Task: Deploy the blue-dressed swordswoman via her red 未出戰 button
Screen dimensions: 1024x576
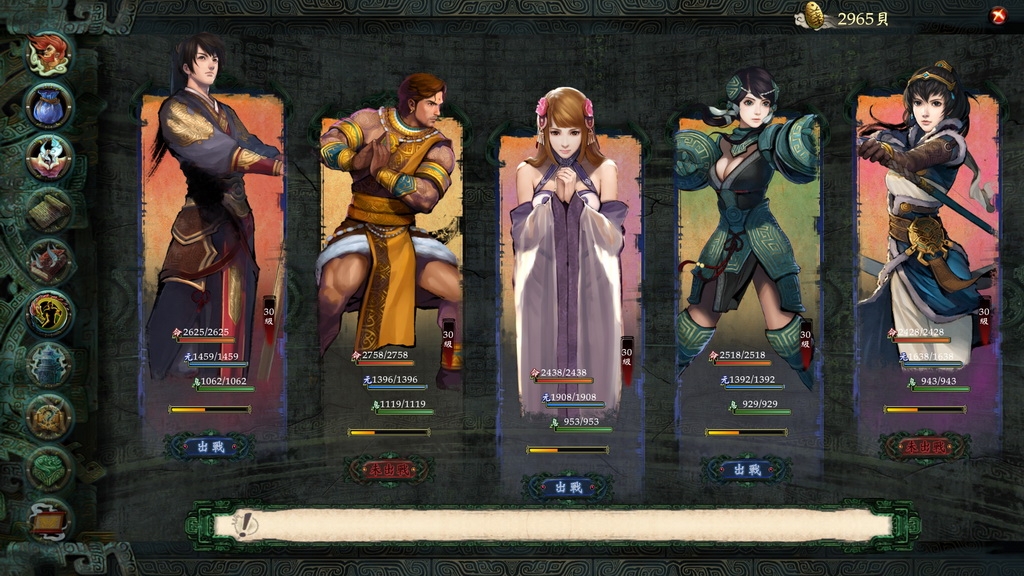Action: point(924,446)
